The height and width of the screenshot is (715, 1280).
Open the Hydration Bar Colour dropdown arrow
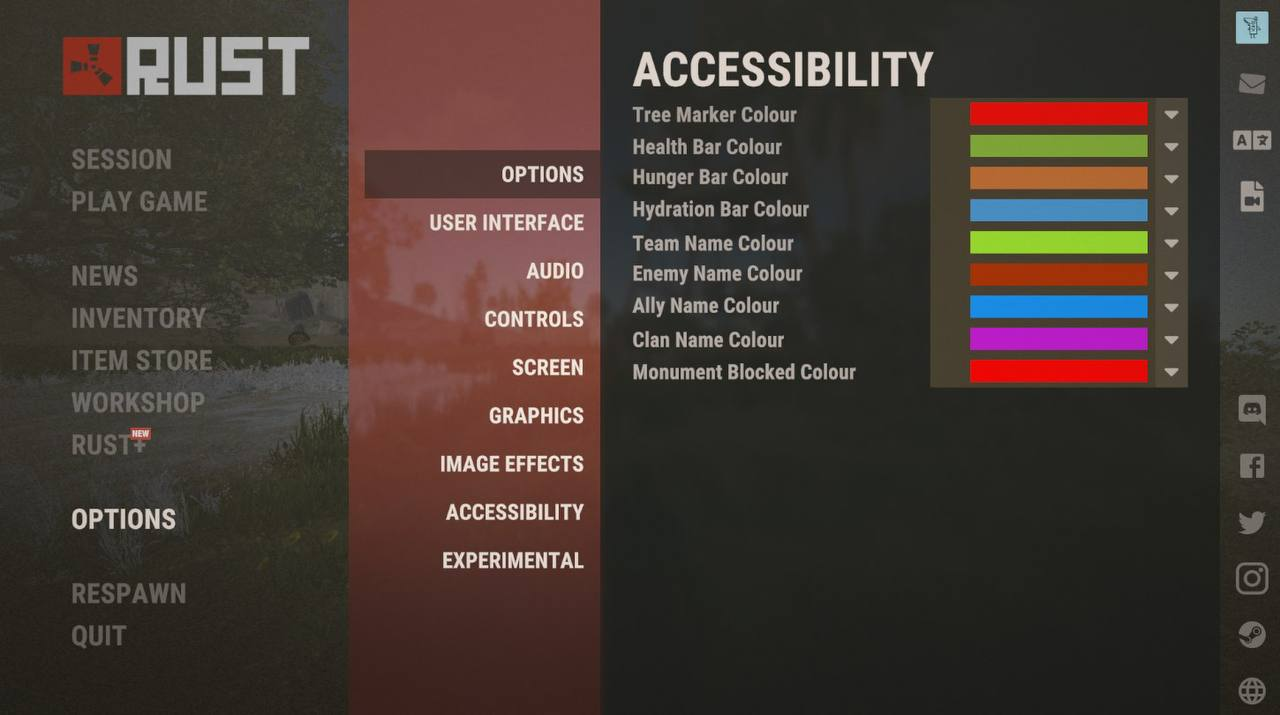click(1171, 211)
